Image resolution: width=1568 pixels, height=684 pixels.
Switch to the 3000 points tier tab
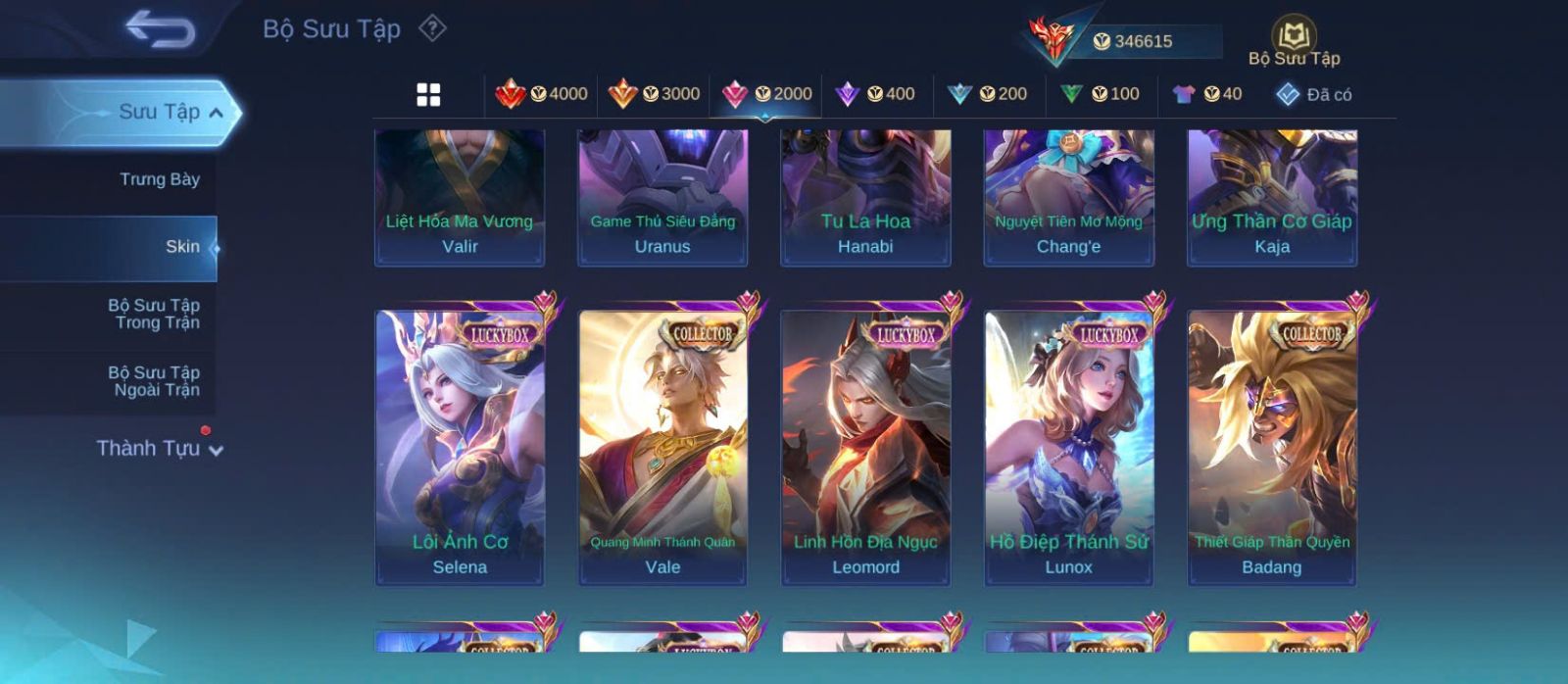(x=654, y=94)
